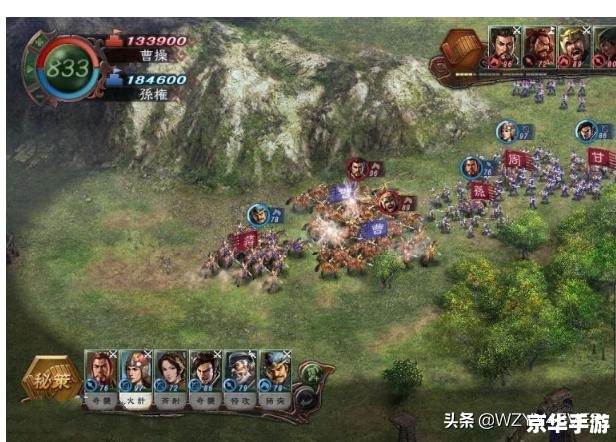Image resolution: width=616 pixels, height=442 pixels.
Task: Open the wooden drum icon in top right
Action: [462, 46]
